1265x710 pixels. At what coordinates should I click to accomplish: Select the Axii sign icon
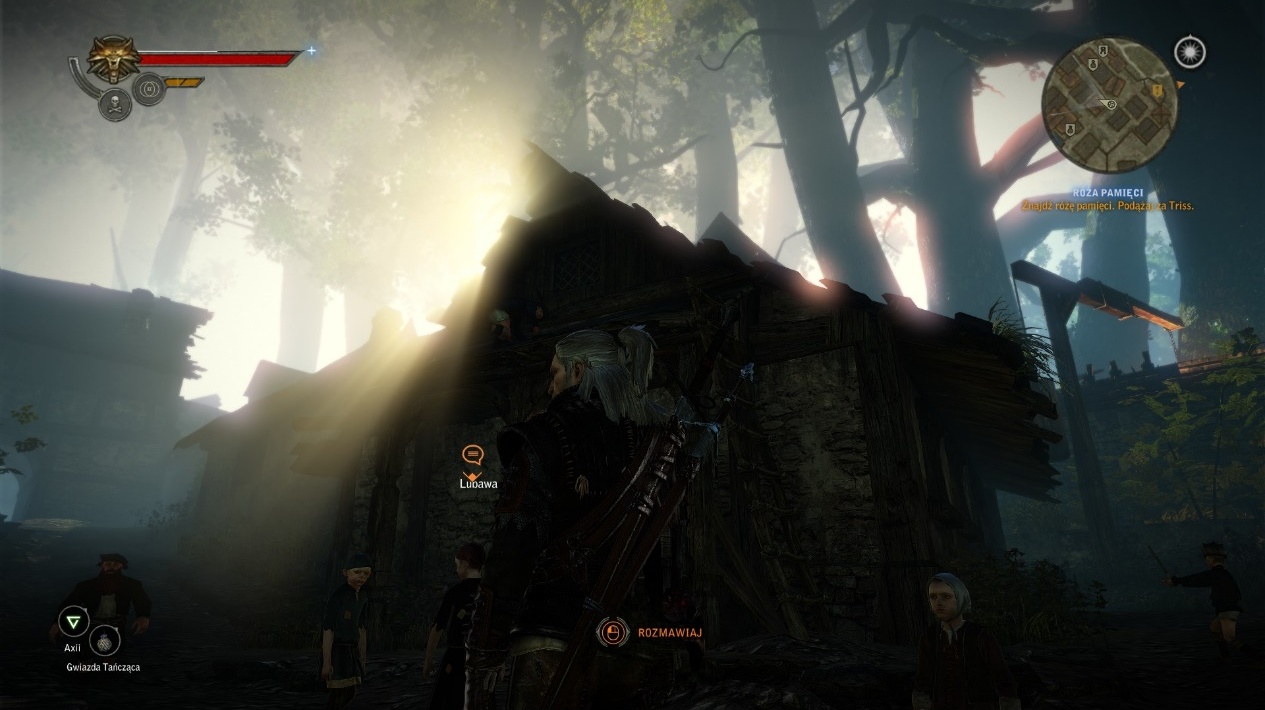(72, 623)
